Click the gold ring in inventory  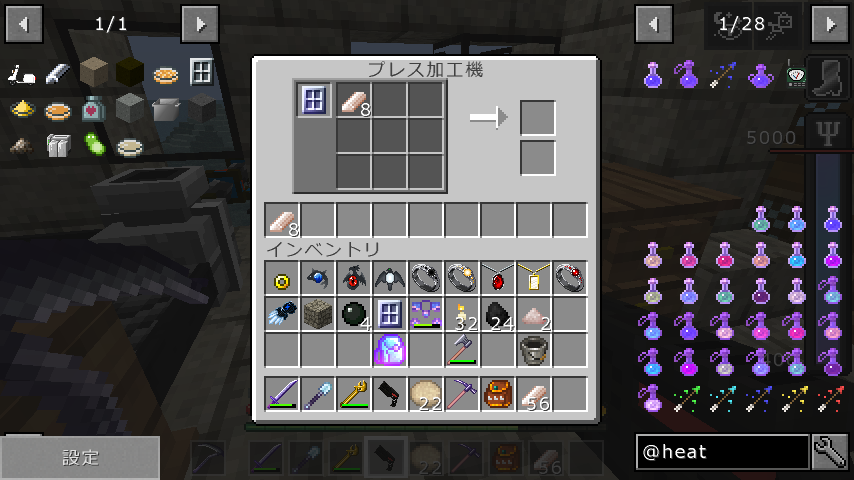click(x=282, y=278)
